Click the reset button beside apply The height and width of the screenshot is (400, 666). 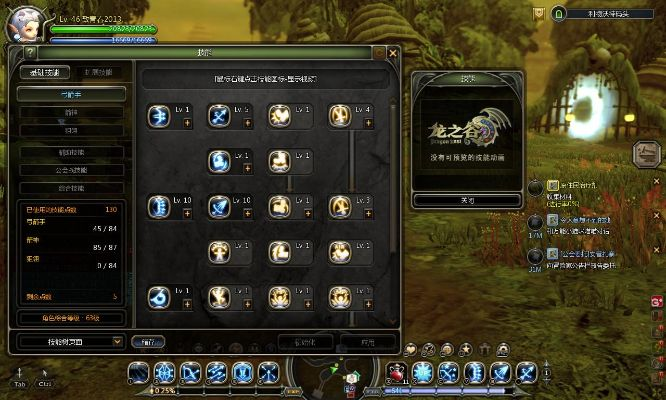click(x=304, y=341)
